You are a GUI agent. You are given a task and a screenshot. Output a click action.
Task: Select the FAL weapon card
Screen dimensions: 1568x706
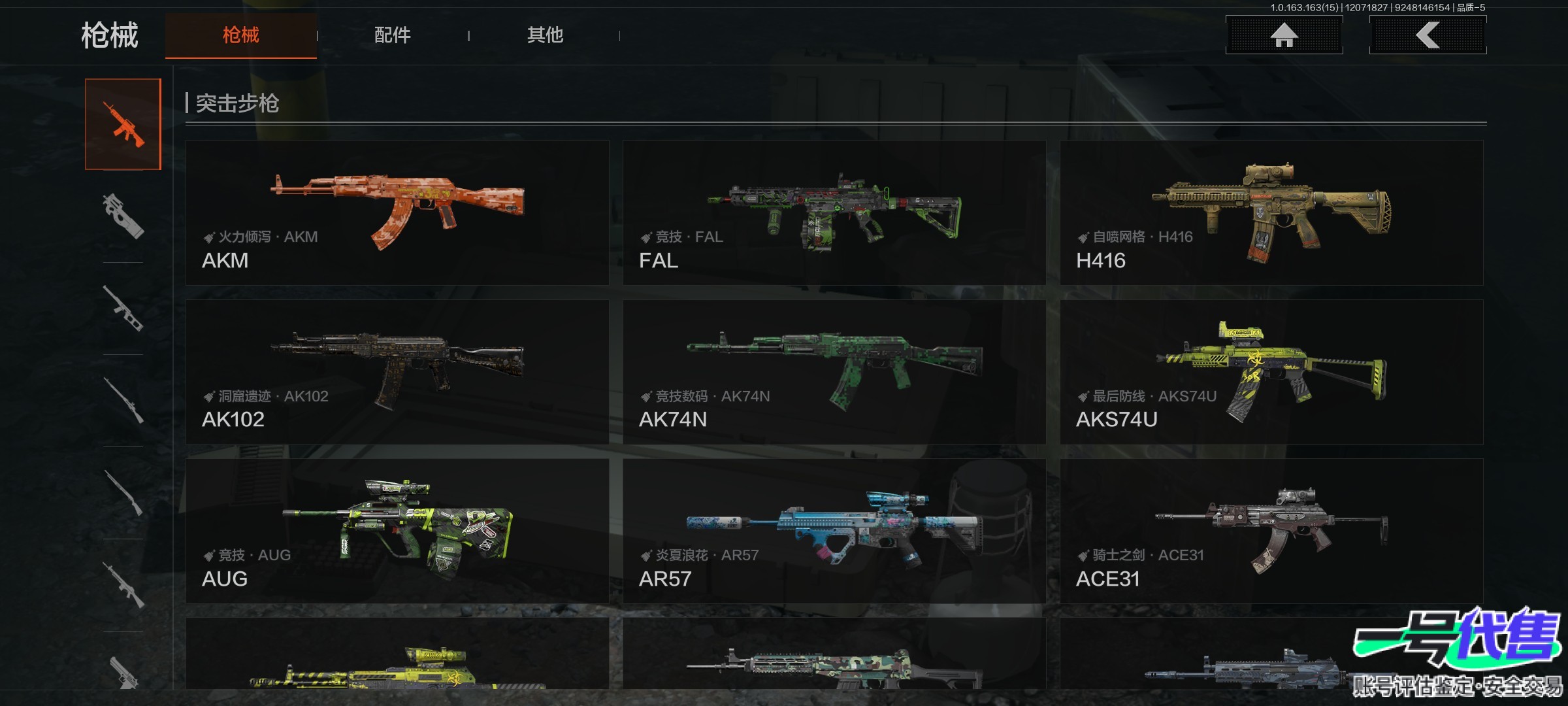(x=834, y=212)
